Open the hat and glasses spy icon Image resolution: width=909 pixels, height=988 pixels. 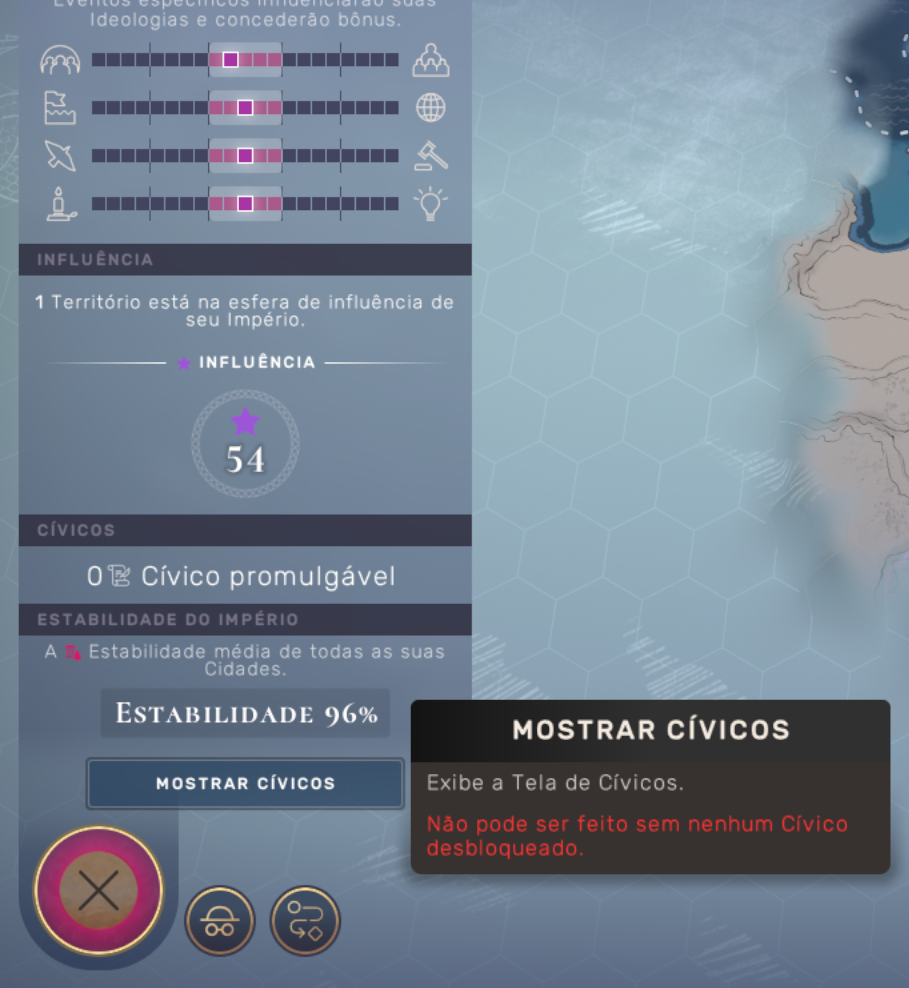[x=220, y=921]
